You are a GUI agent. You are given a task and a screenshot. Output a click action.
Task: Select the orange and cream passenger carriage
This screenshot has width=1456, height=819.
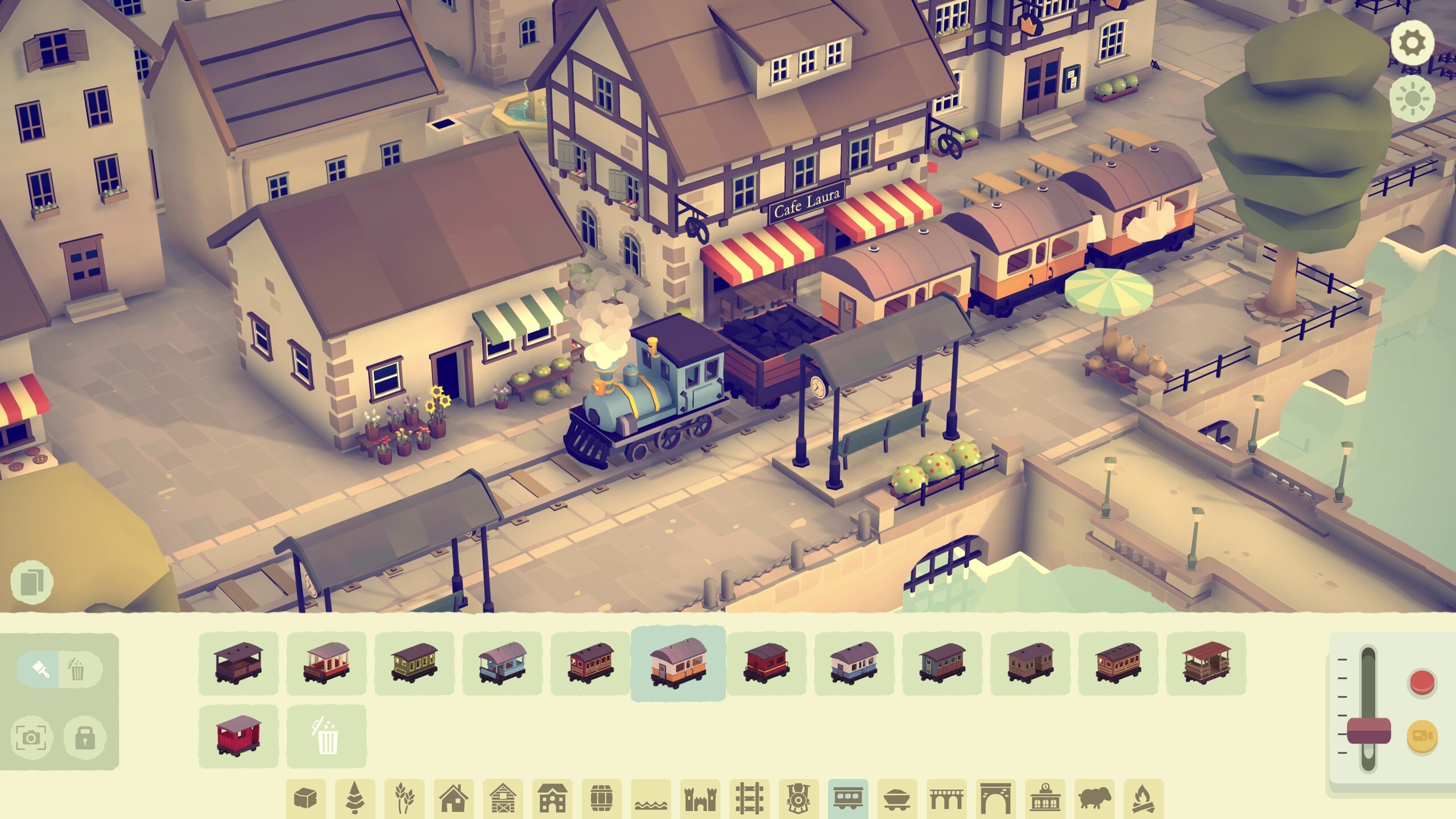[x=678, y=663]
